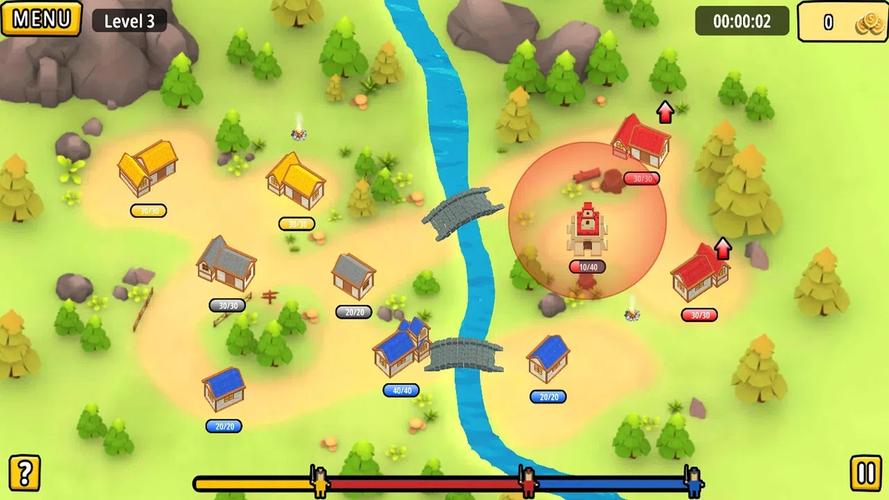
Task: Pause the game
Action: 865,472
